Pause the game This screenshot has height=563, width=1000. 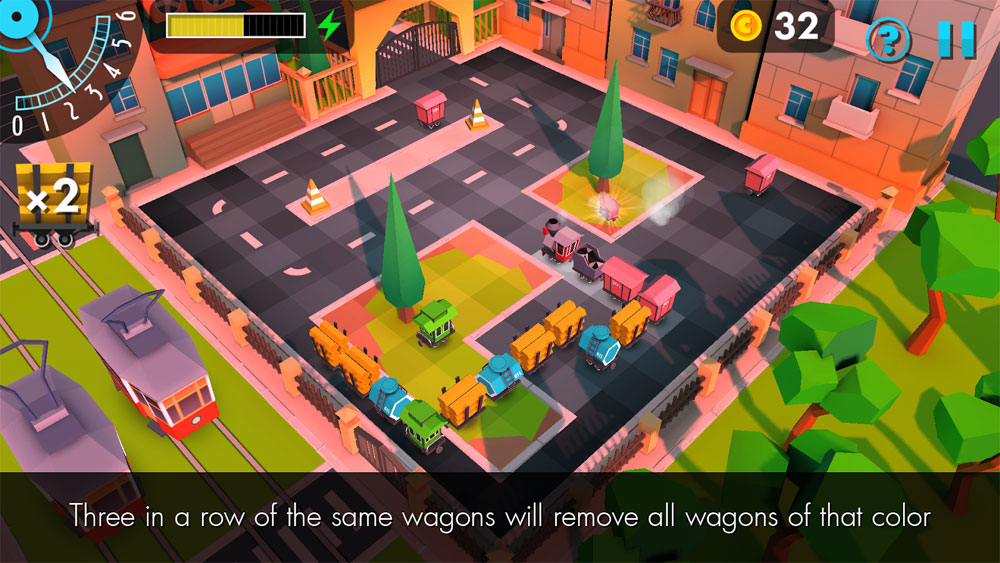click(x=956, y=39)
